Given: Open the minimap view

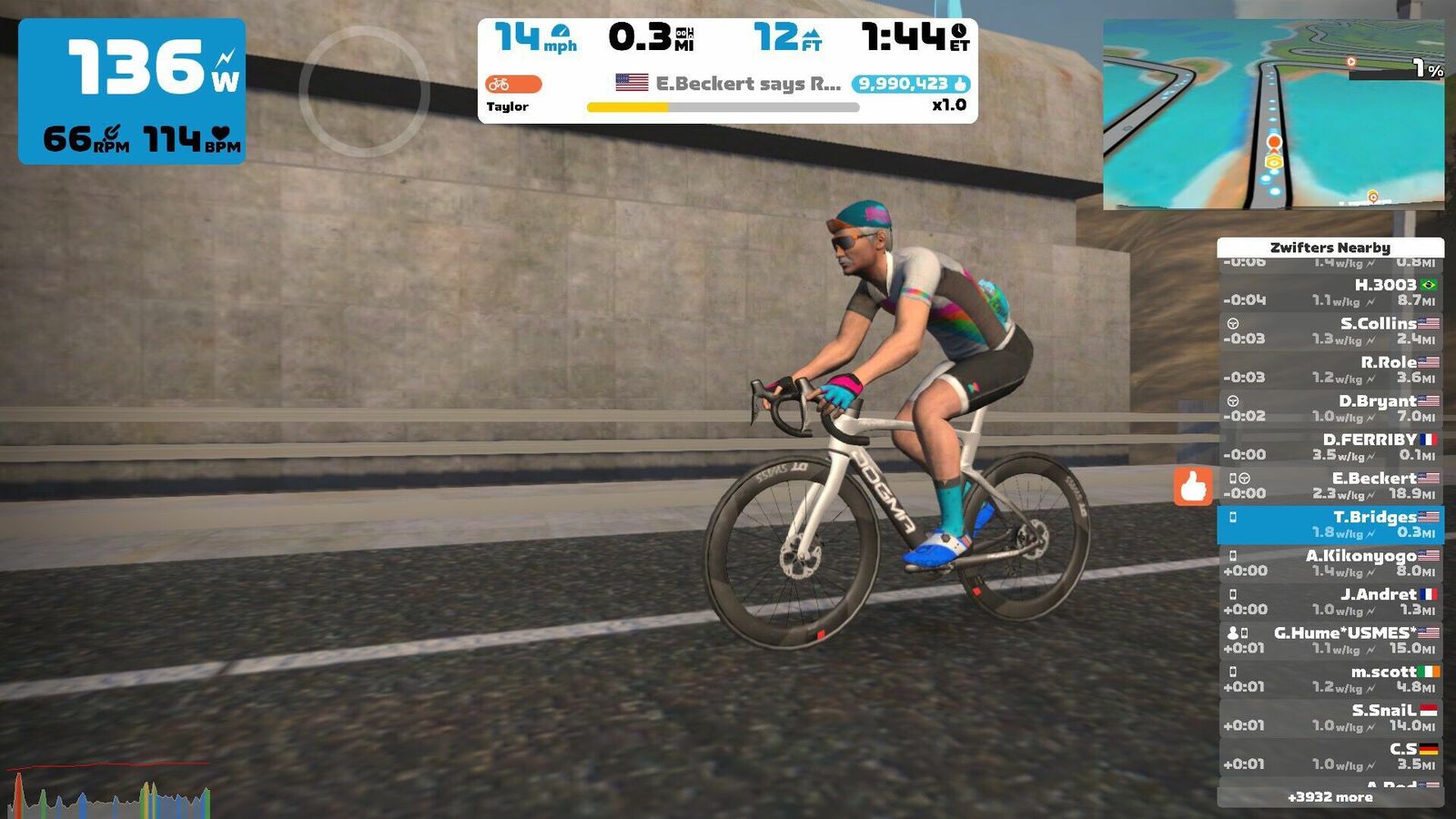Looking at the screenshot, I should click(x=1273, y=115).
